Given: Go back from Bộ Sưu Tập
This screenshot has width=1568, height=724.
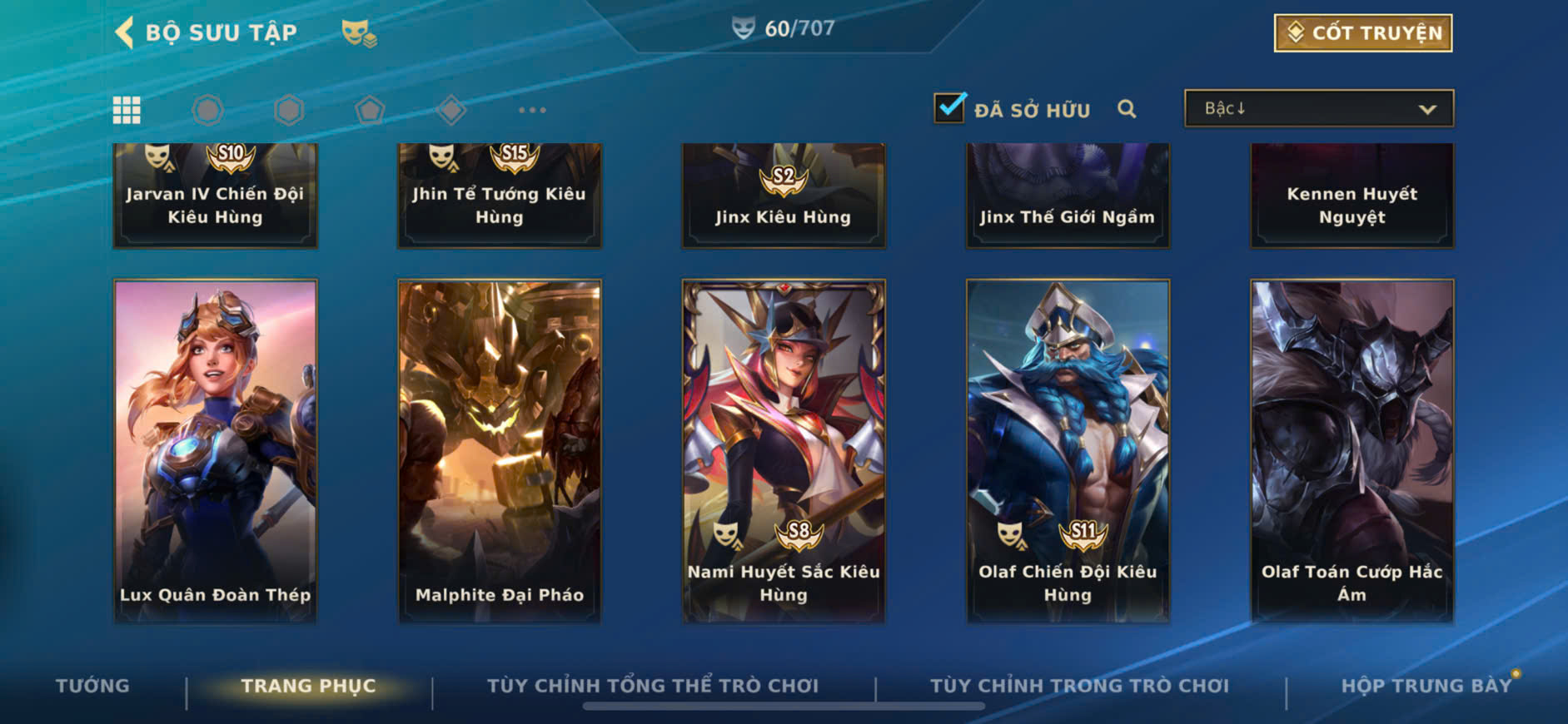Looking at the screenshot, I should point(125,33).
